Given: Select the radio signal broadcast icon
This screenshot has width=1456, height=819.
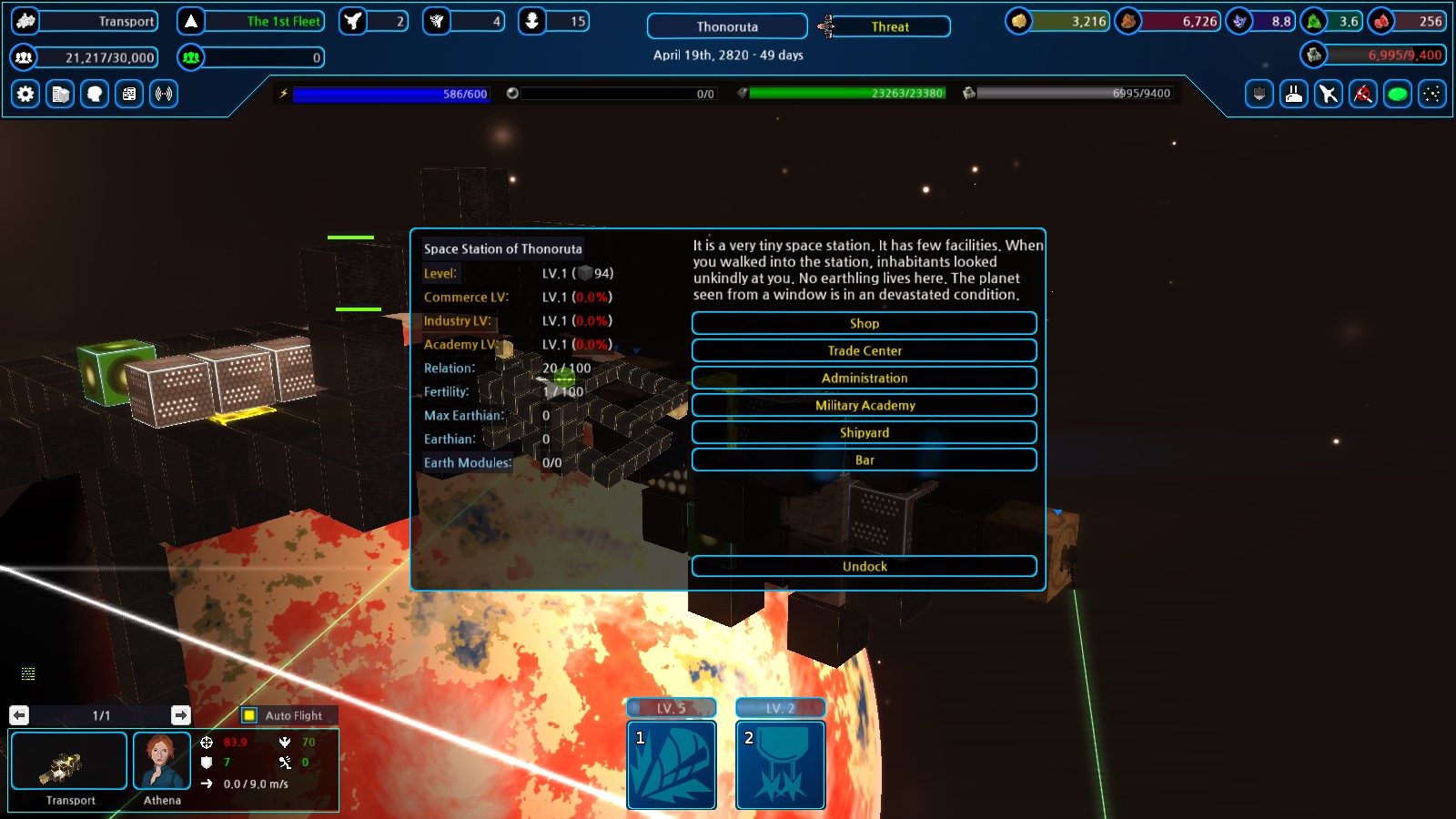Looking at the screenshot, I should (x=163, y=94).
